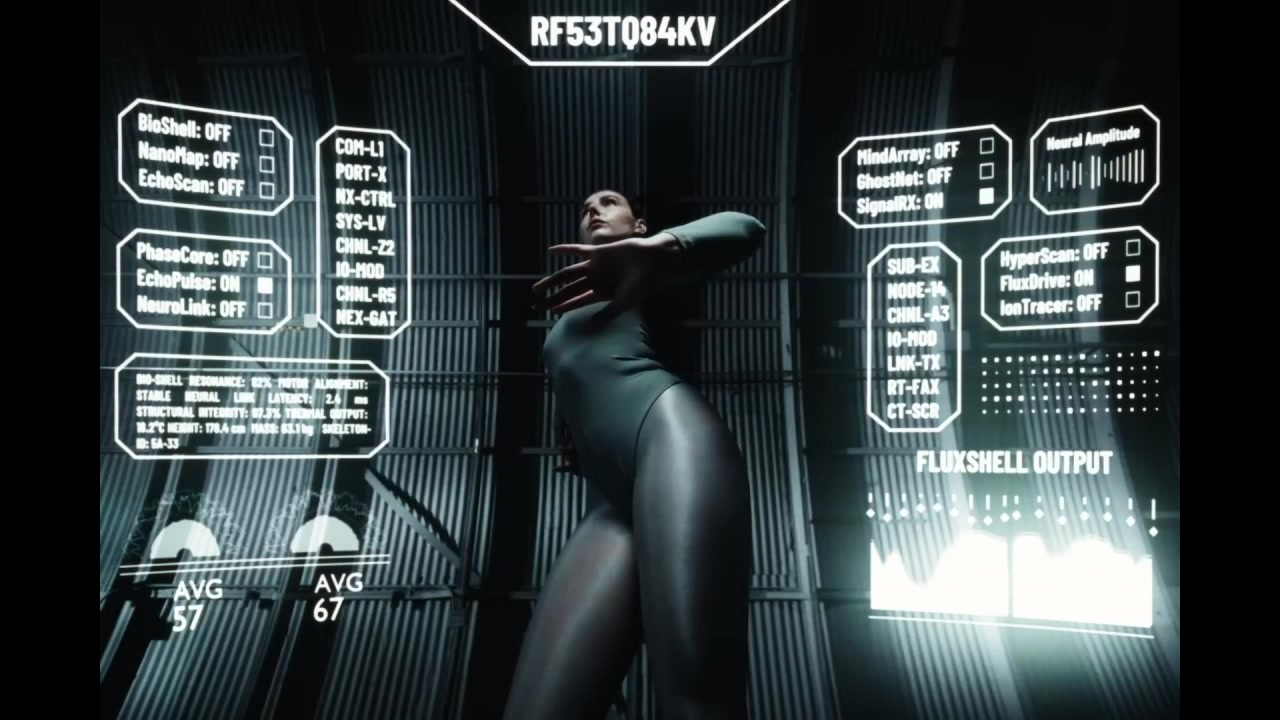Toggle the BioShell checkbox
Screen dimensions: 1280x720
pyautogui.click(x=267, y=138)
